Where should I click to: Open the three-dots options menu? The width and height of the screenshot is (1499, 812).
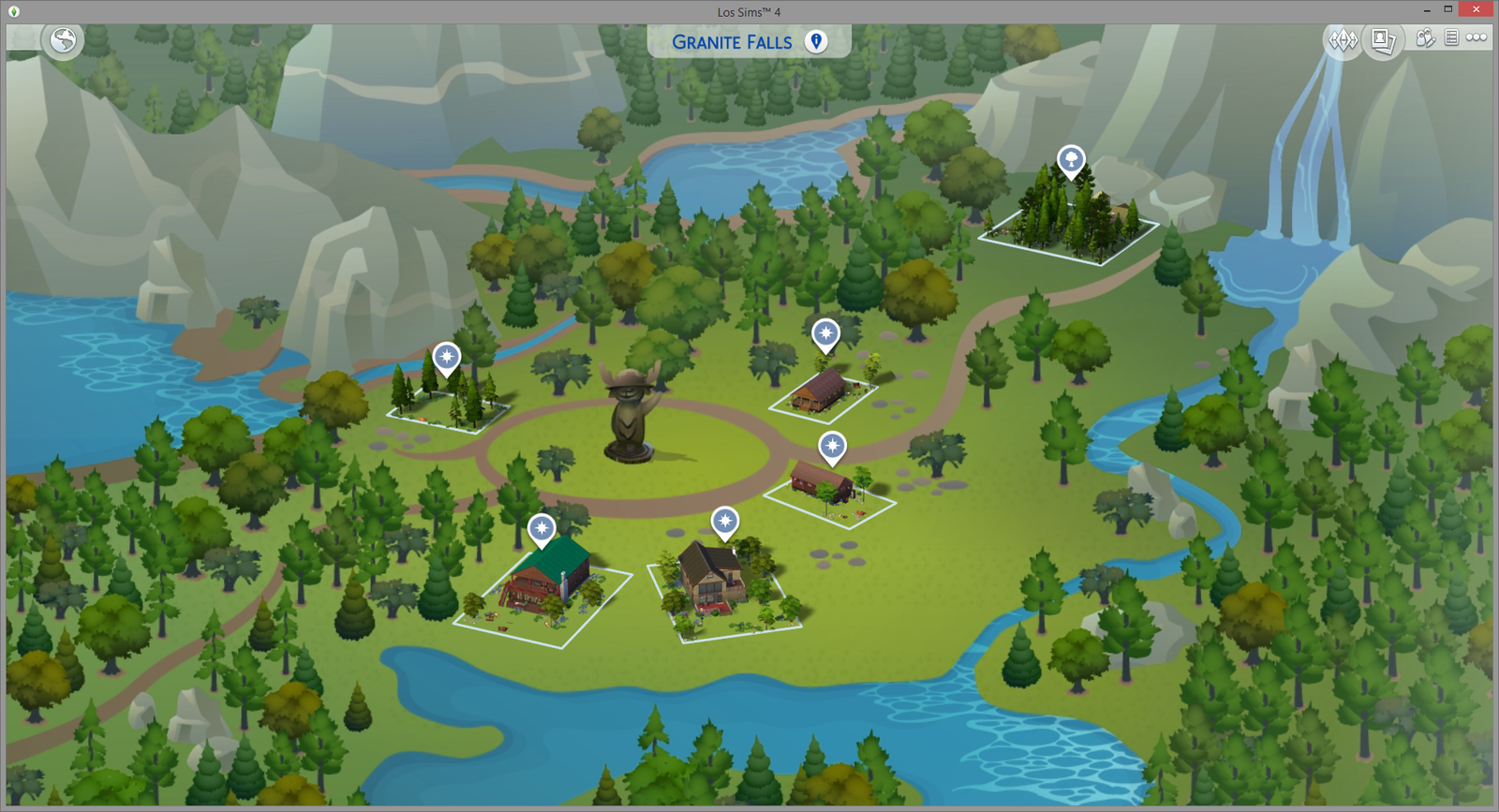(1477, 38)
